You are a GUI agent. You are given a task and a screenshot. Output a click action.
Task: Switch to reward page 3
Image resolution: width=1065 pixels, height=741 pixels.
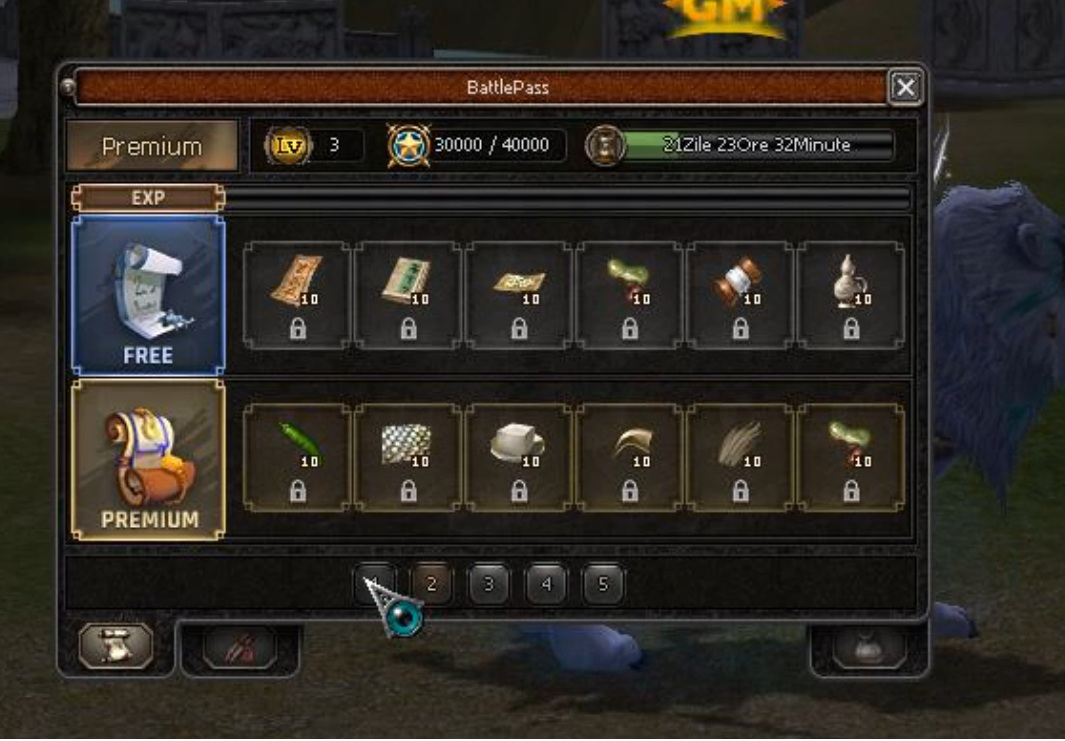(x=488, y=584)
